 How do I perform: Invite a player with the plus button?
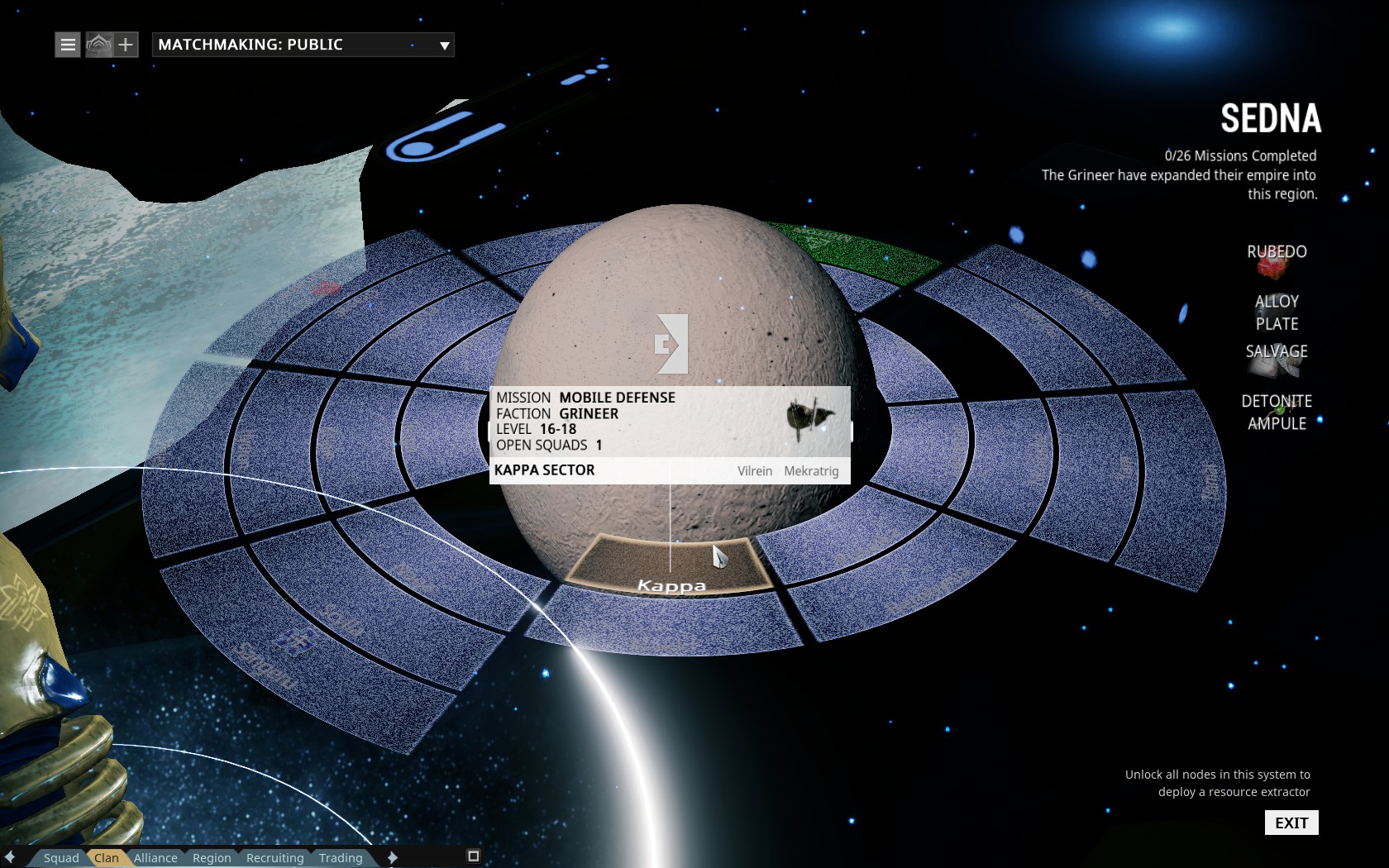tap(126, 45)
